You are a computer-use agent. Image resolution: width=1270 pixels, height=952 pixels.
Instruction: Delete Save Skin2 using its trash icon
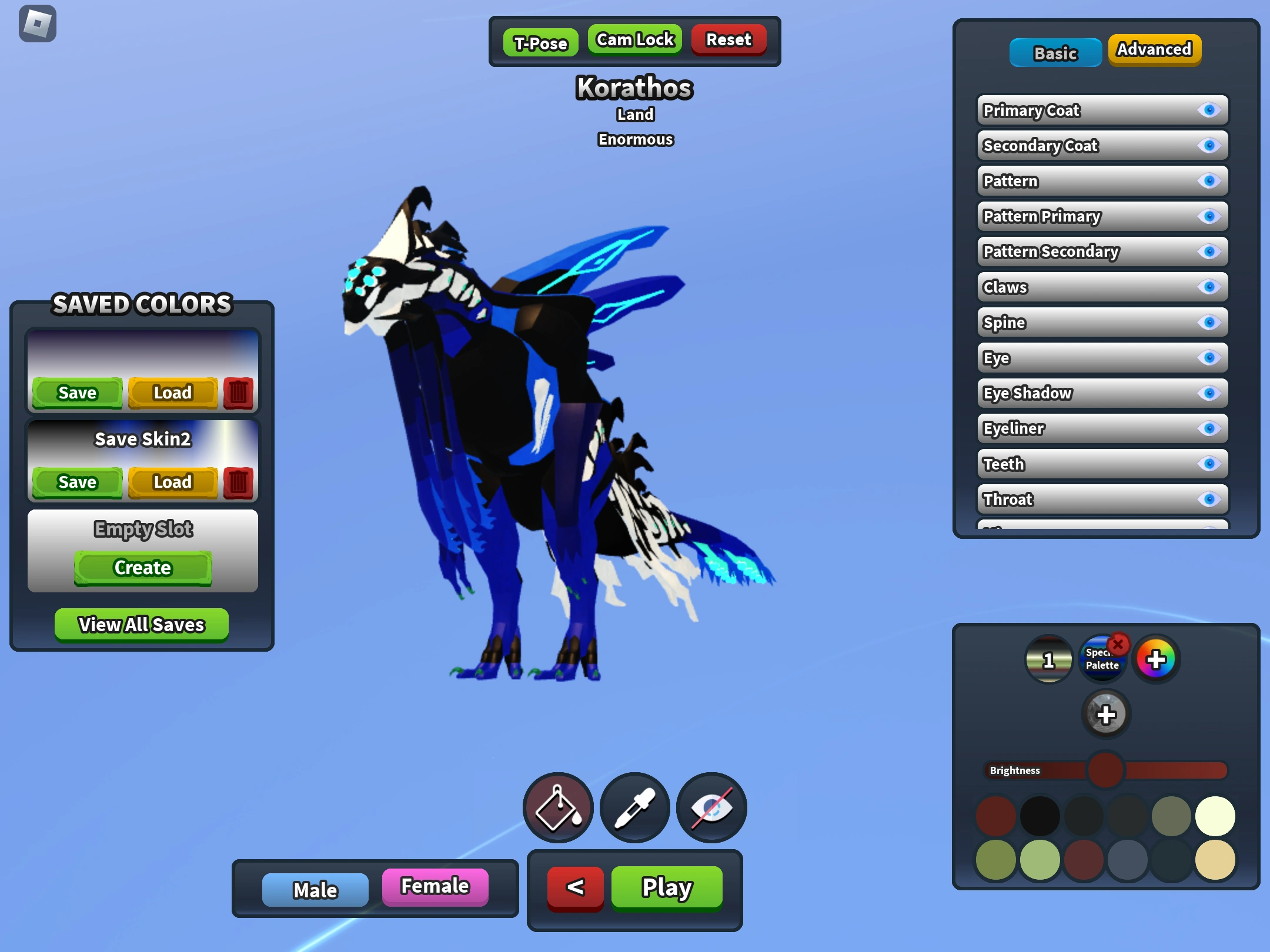239,482
